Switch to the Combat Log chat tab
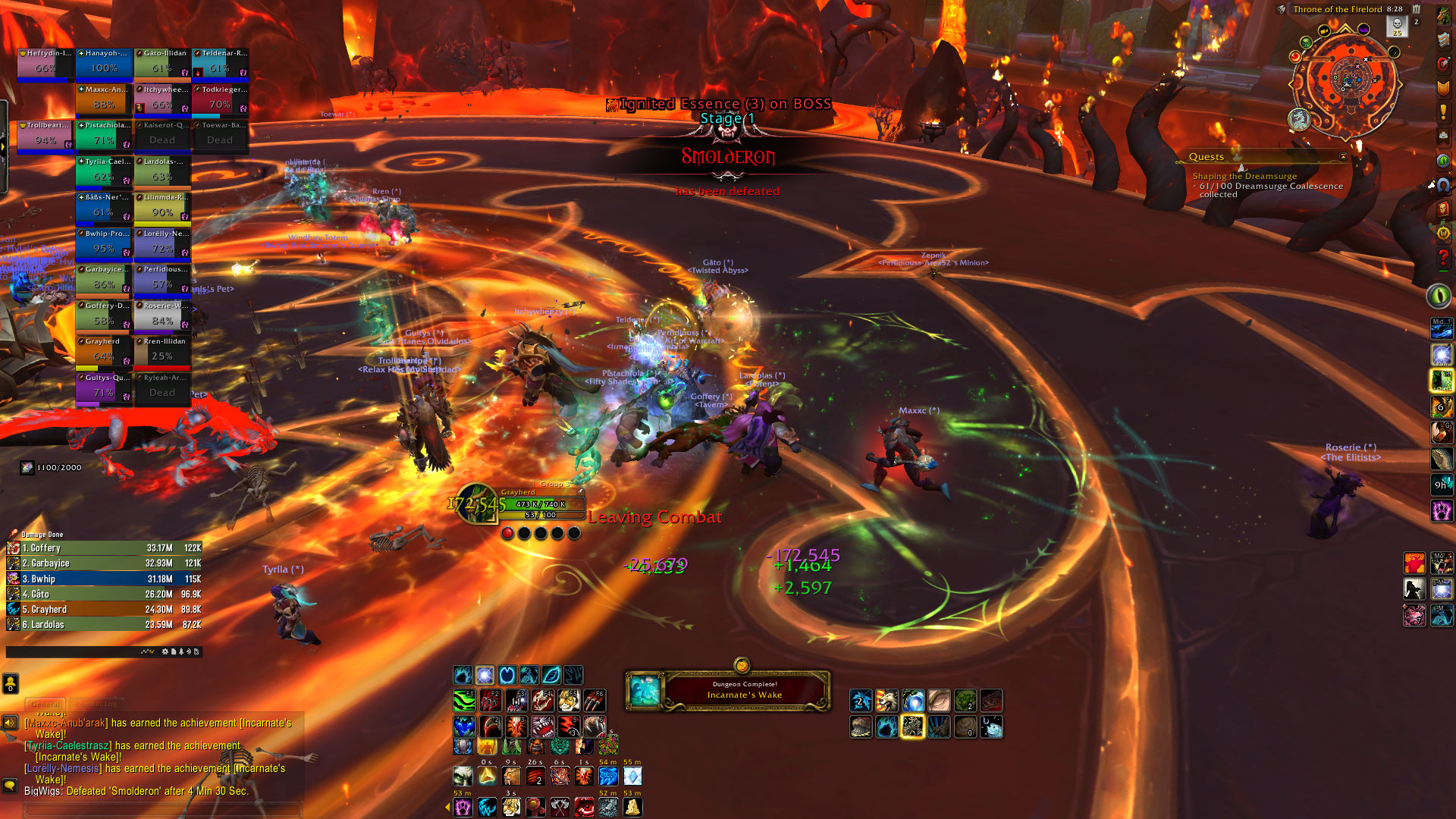1456x819 pixels. tap(96, 704)
